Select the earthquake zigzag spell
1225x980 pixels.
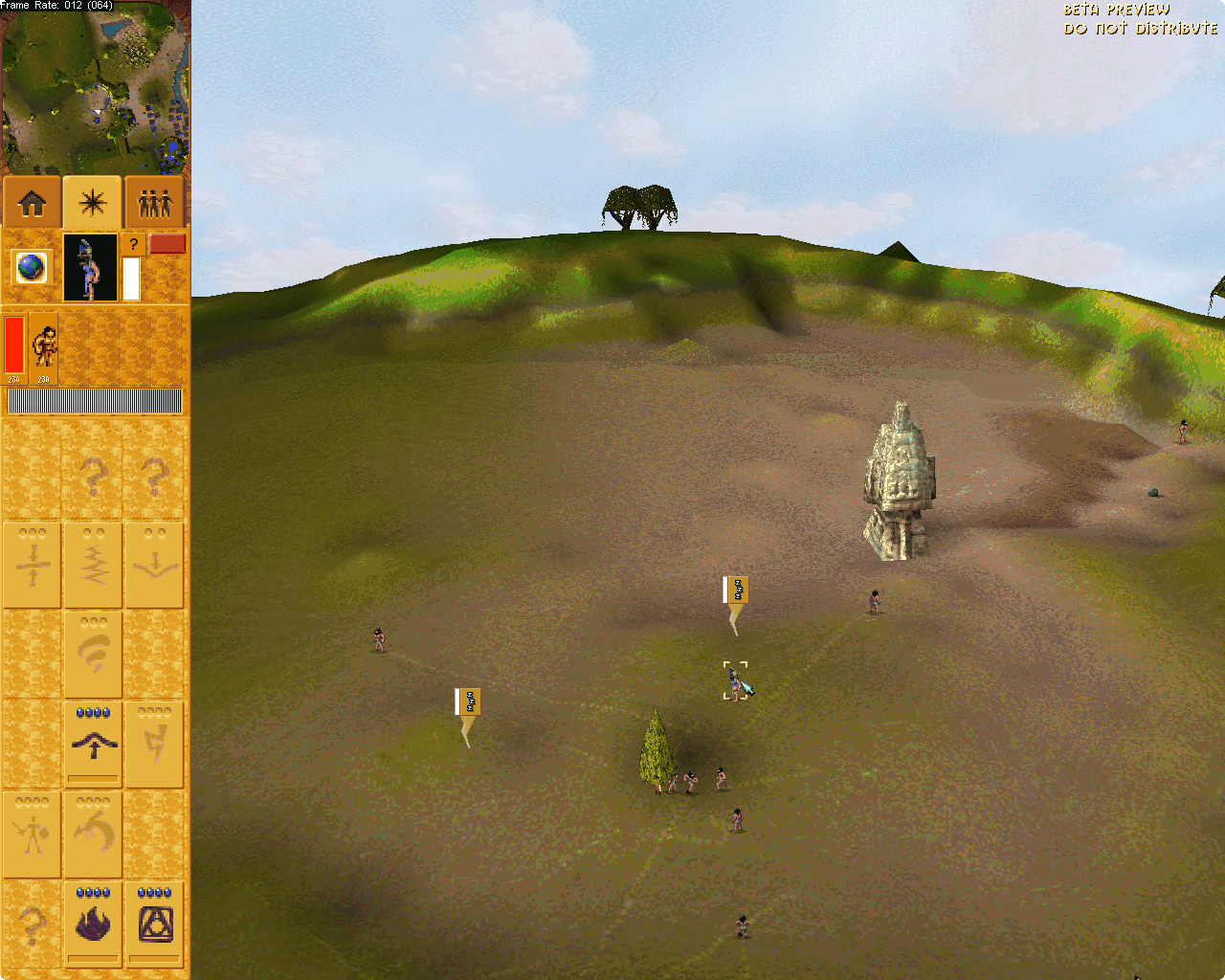pyautogui.click(x=93, y=566)
